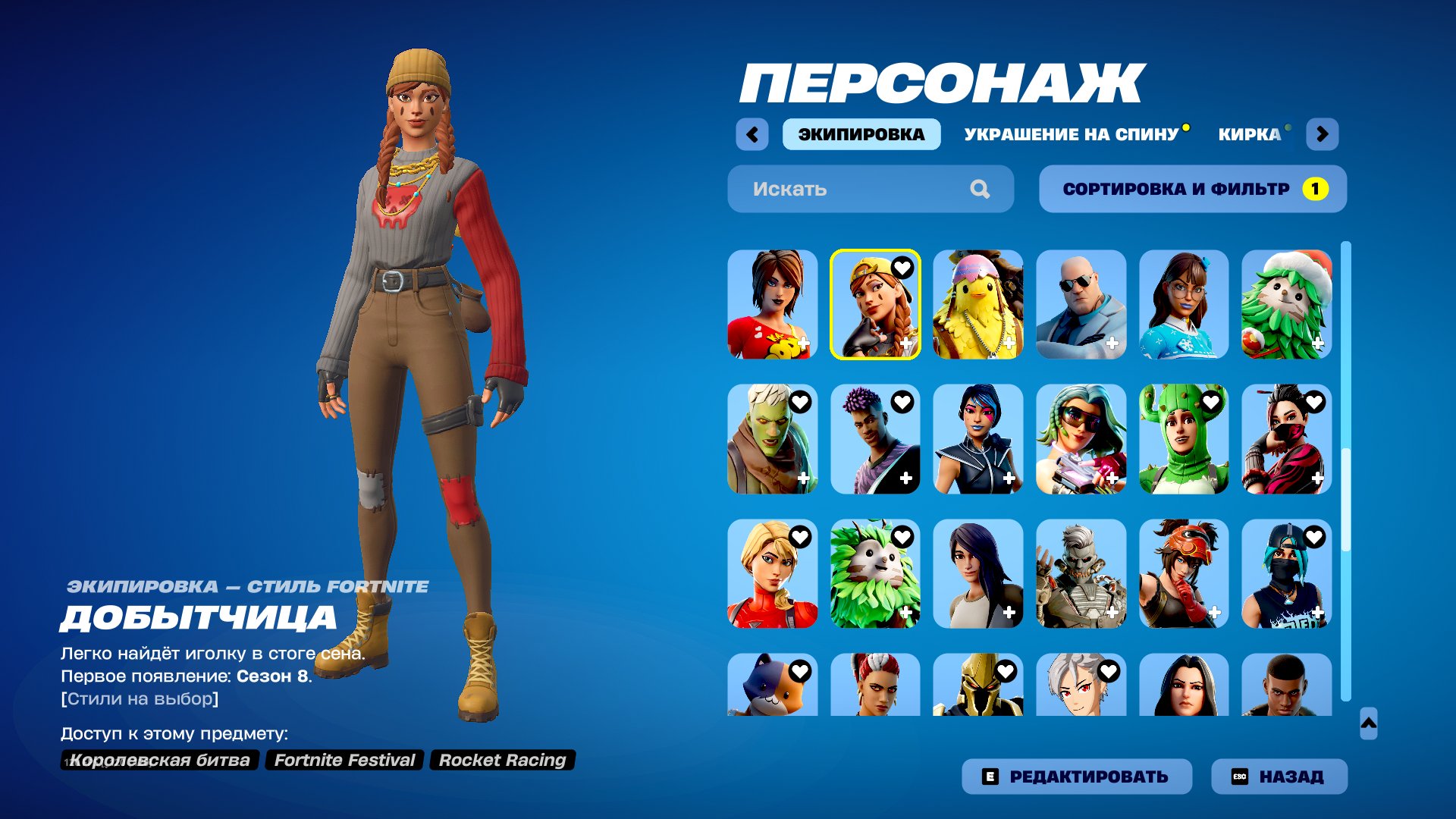1456x819 pixels.
Task: Open the КИРКА tab
Action: (1251, 133)
